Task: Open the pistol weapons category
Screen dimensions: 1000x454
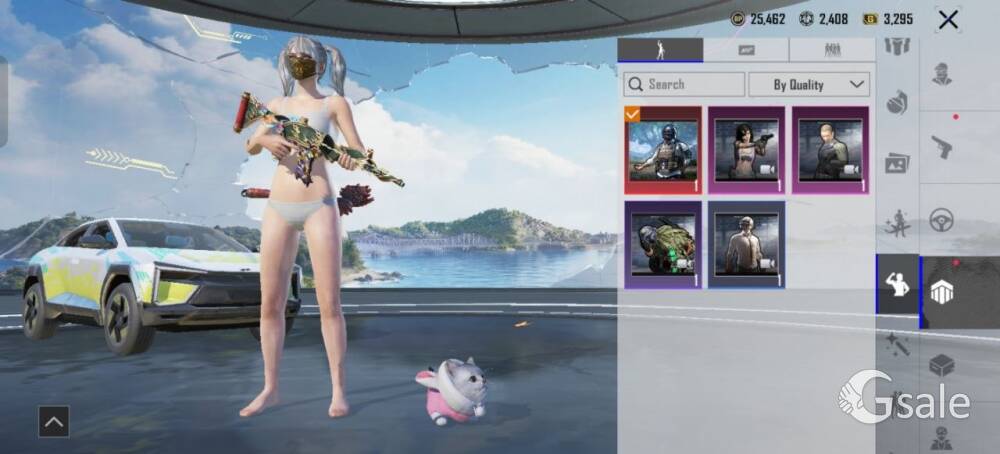Action: (x=941, y=147)
